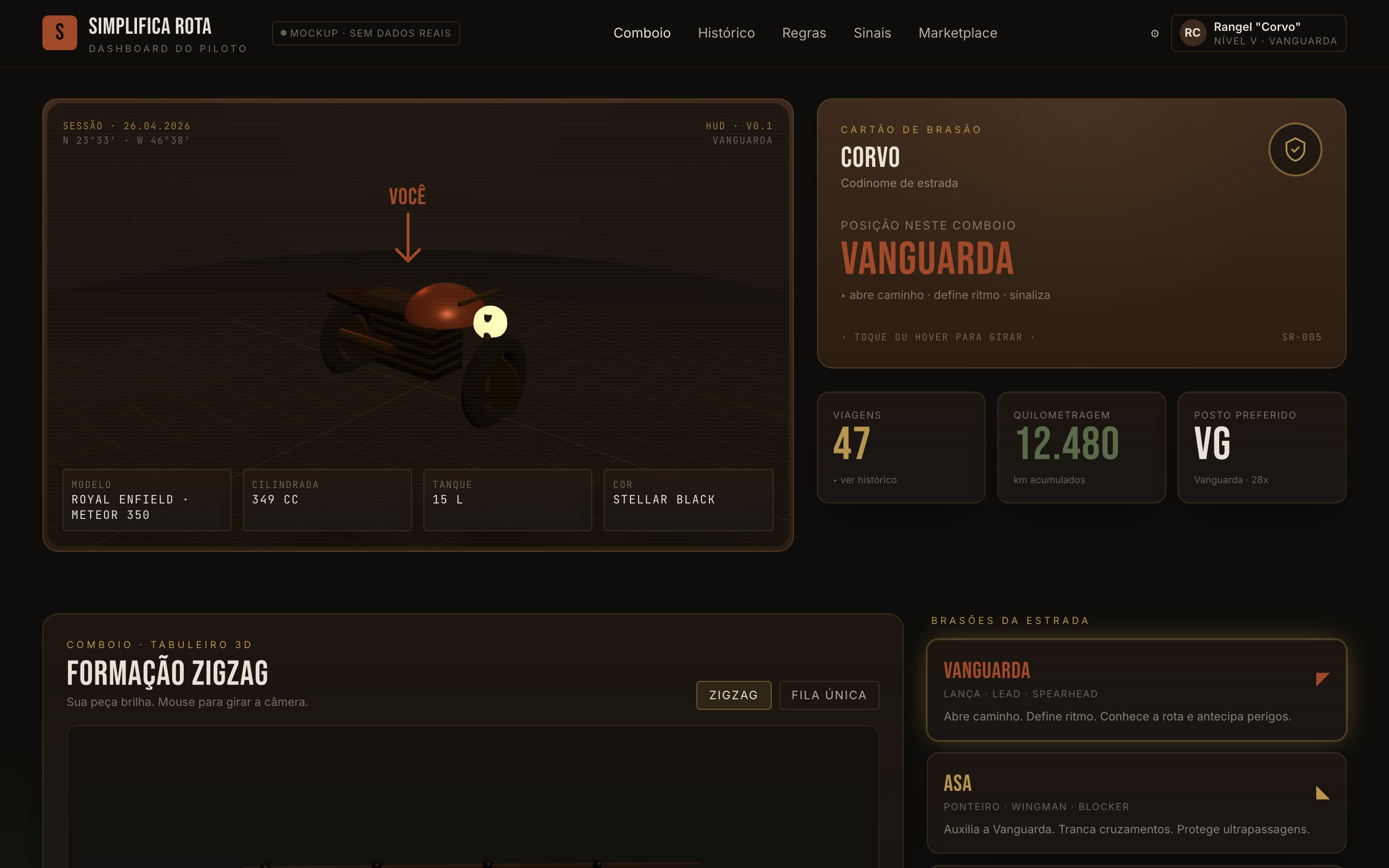Select the Quilometragem 12.480 stat card
Viewport: 1389px width, 868px height.
pos(1081,447)
